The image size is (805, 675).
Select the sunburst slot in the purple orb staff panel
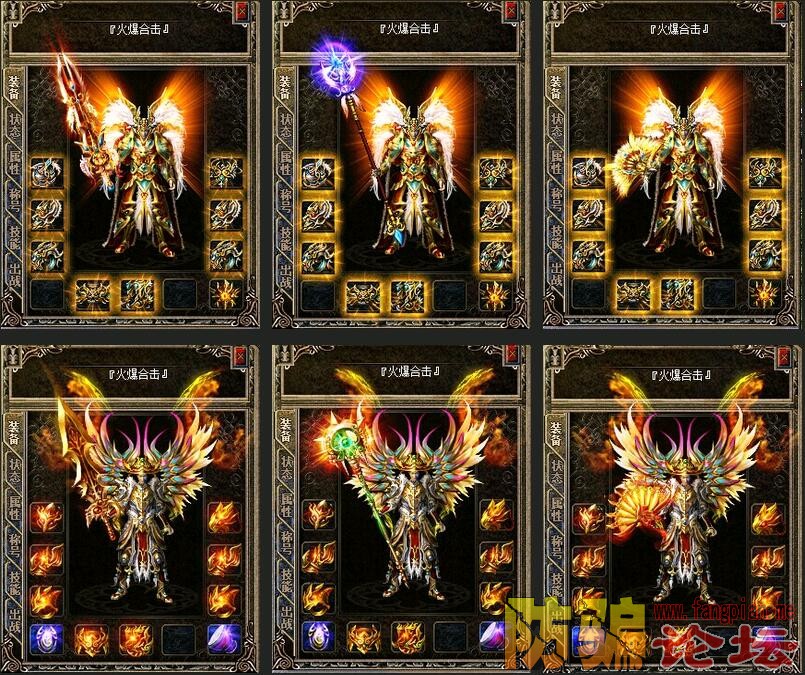pyautogui.click(x=495, y=293)
